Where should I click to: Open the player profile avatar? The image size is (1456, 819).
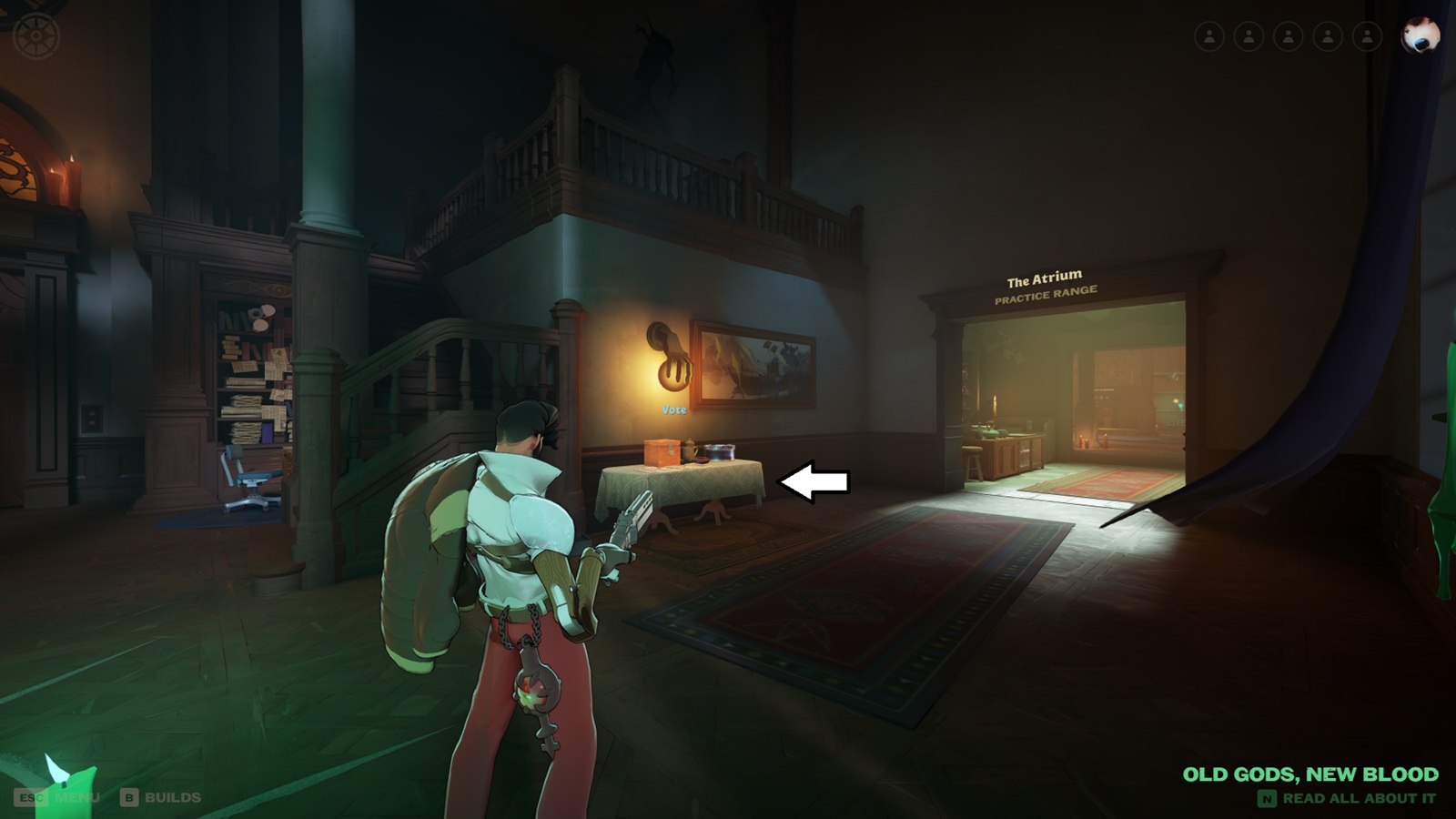click(1420, 35)
